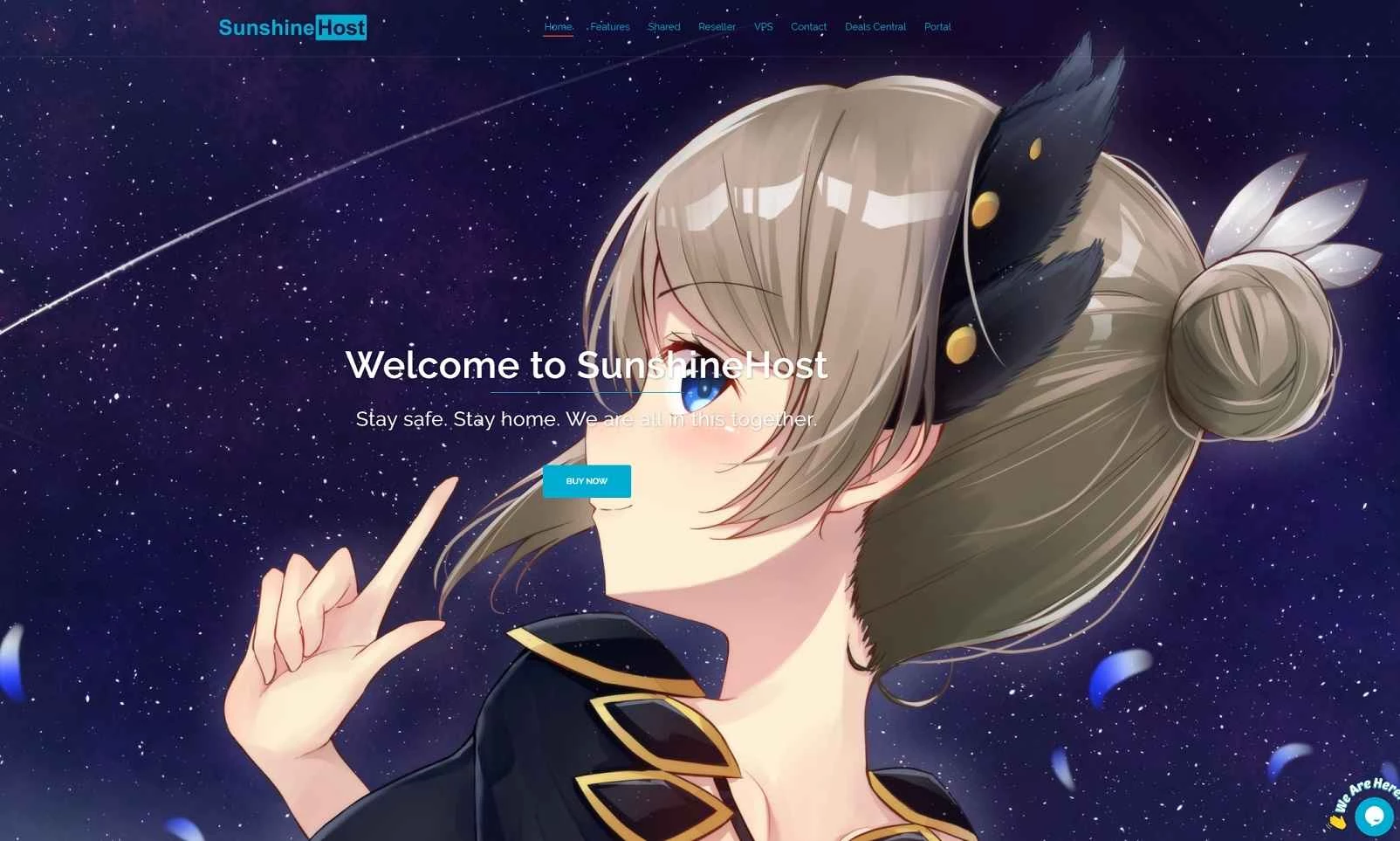Select the Home tab in the navigation
The image size is (1400, 841).
tap(558, 26)
